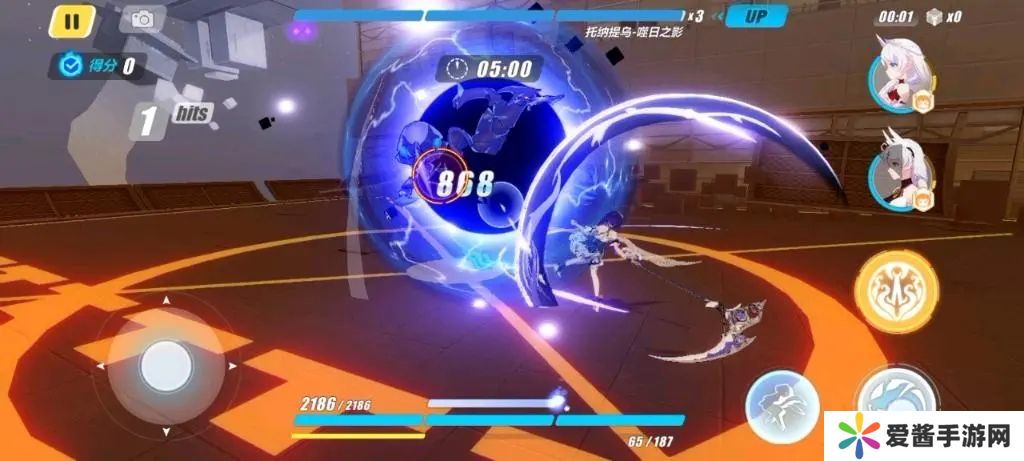
Task: Tap the evade dash skill button
Action: coord(782,405)
